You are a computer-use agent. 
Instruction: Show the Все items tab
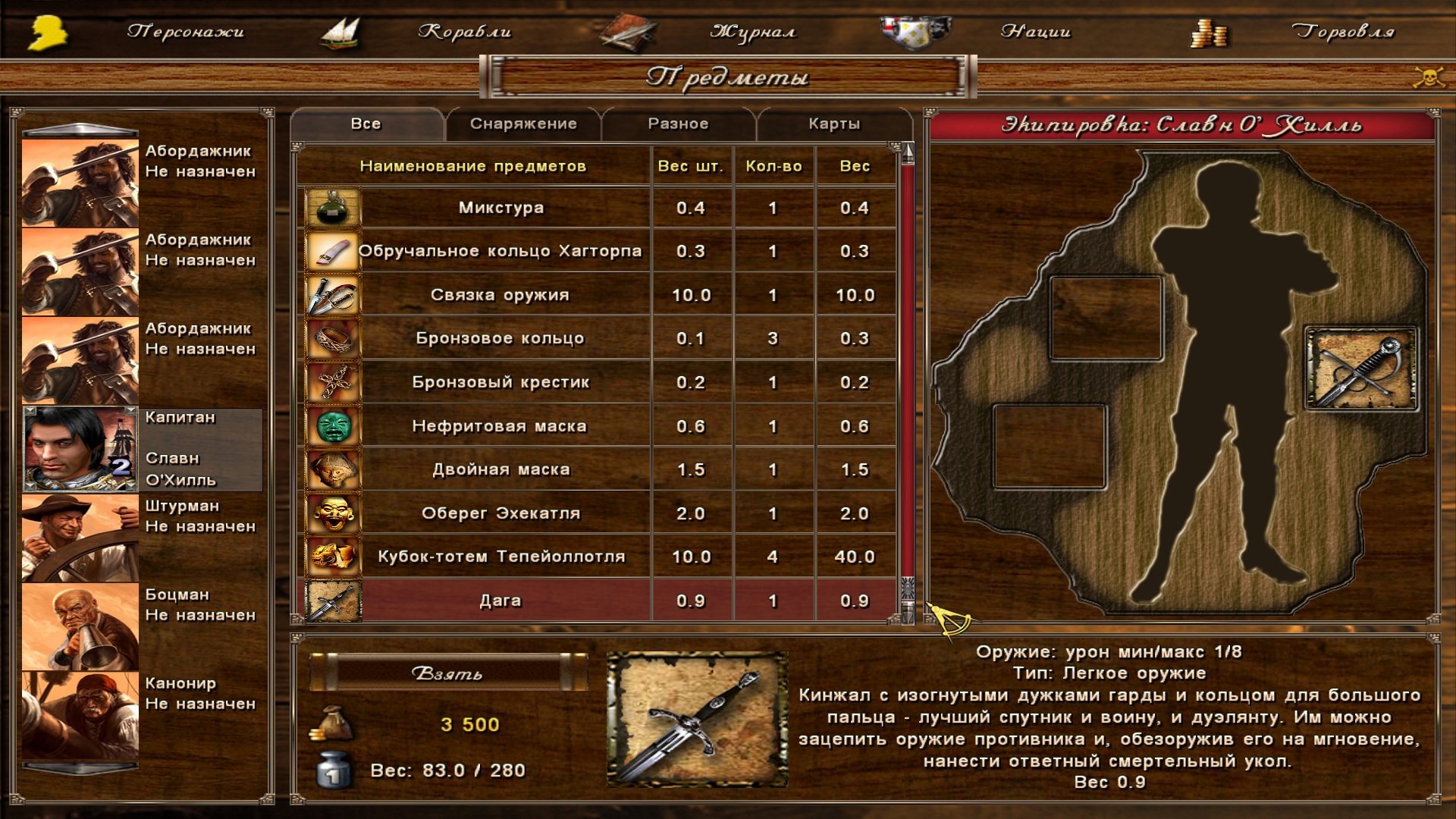click(x=366, y=124)
